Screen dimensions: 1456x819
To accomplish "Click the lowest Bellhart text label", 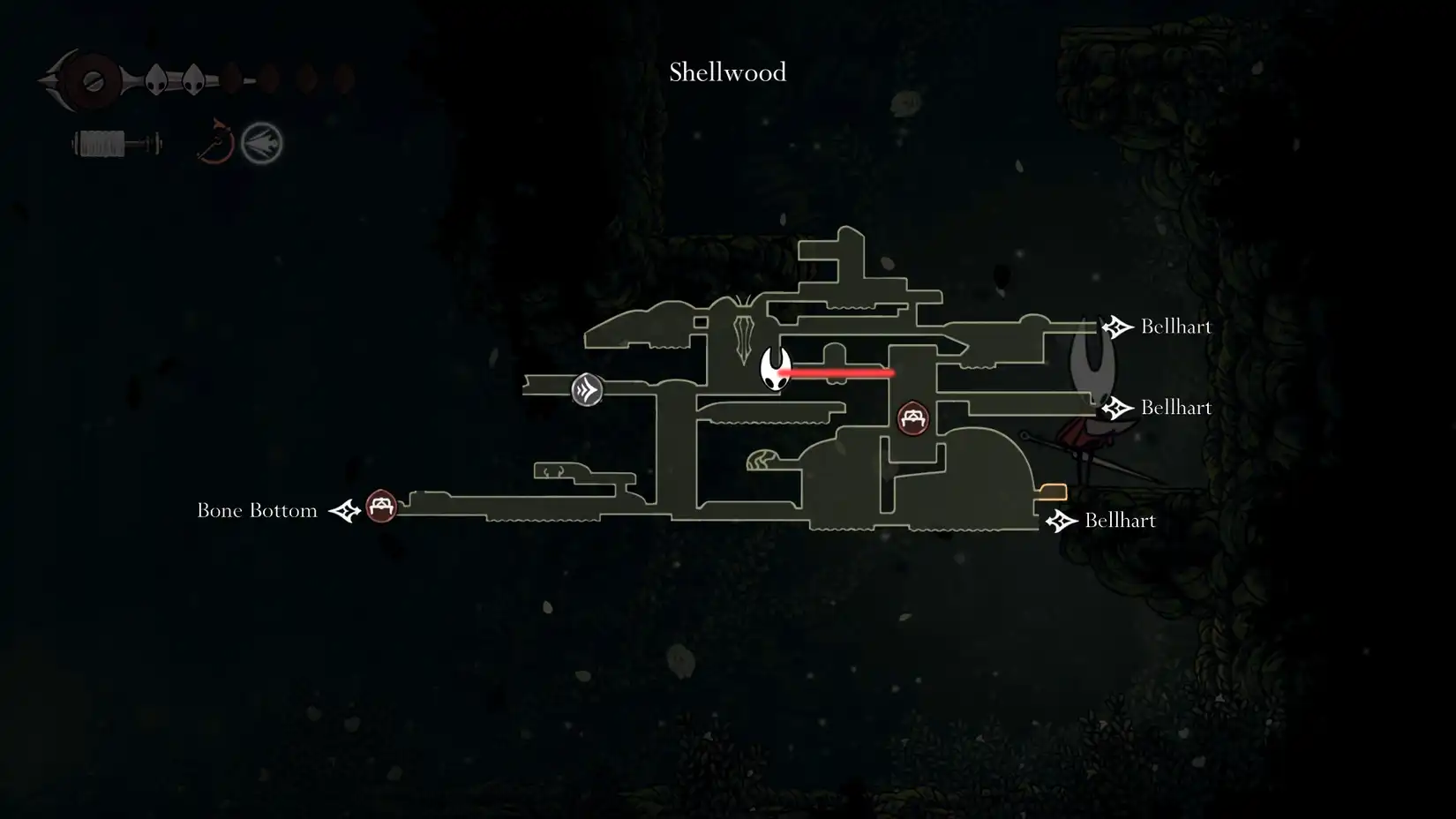I will [1119, 521].
